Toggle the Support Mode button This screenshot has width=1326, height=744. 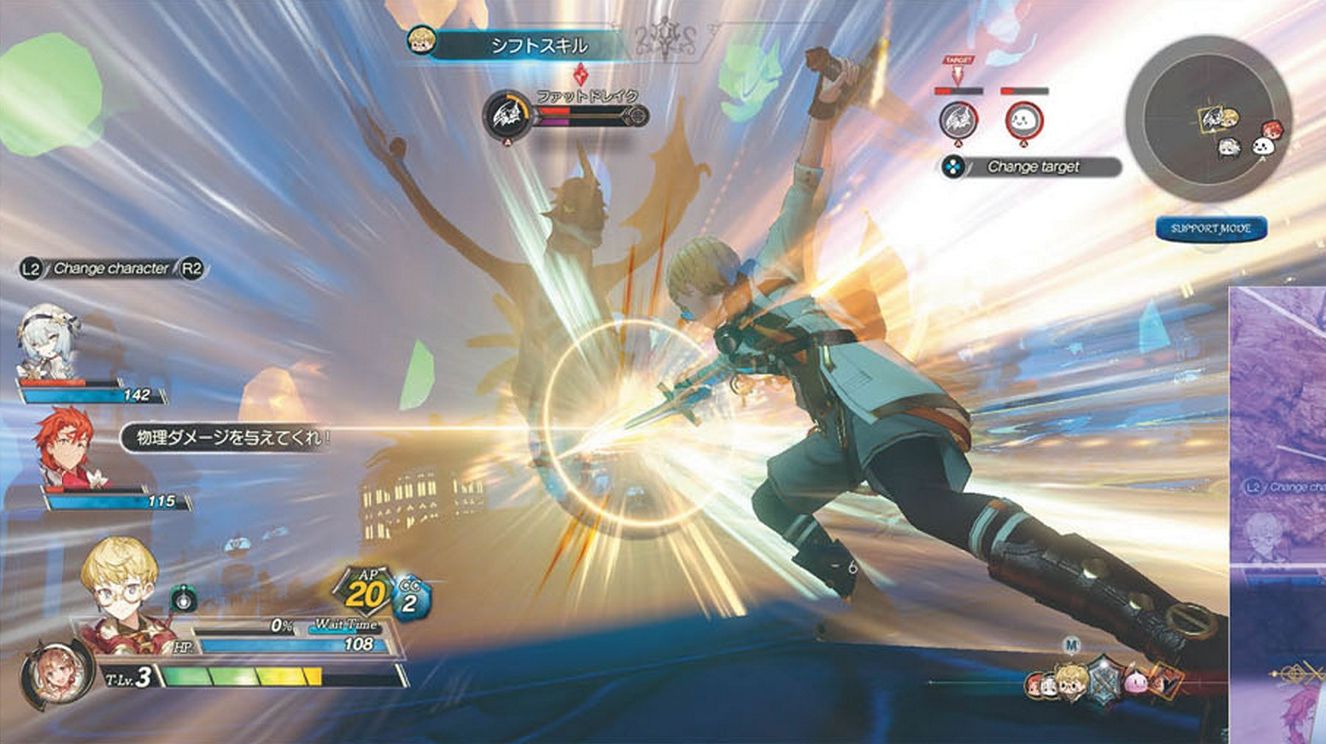[x=1211, y=229]
